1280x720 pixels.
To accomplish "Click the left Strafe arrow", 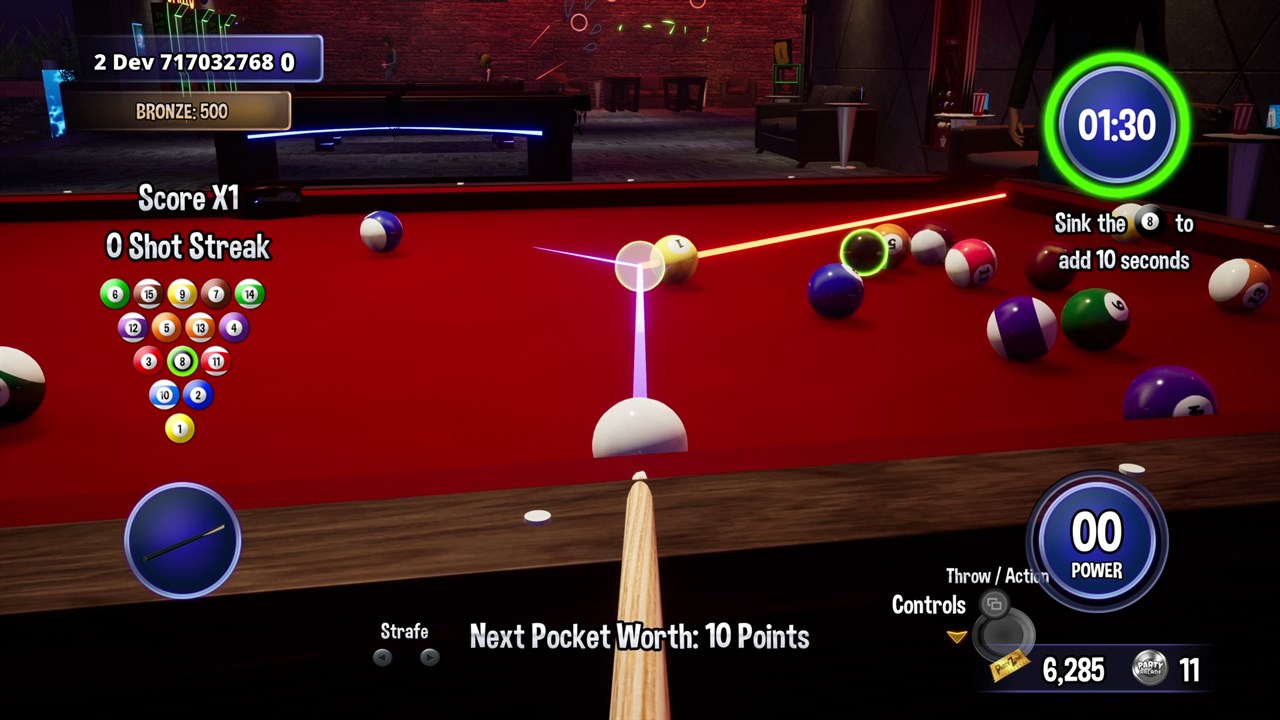I will (x=382, y=657).
